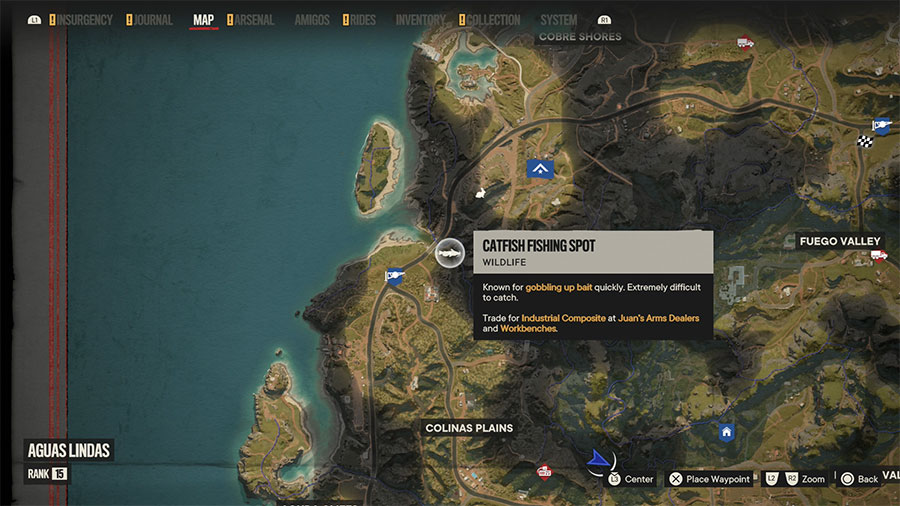Select the Map tab
Screen dimensions: 900x506
click(x=203, y=20)
